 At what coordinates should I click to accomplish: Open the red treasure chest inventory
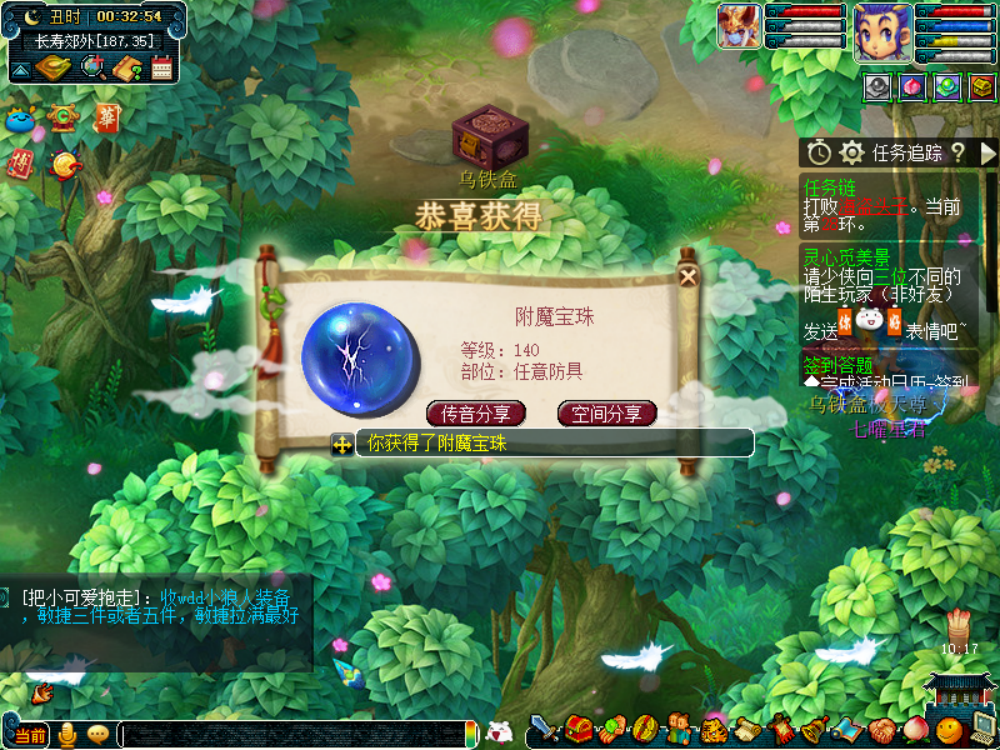pos(579,729)
